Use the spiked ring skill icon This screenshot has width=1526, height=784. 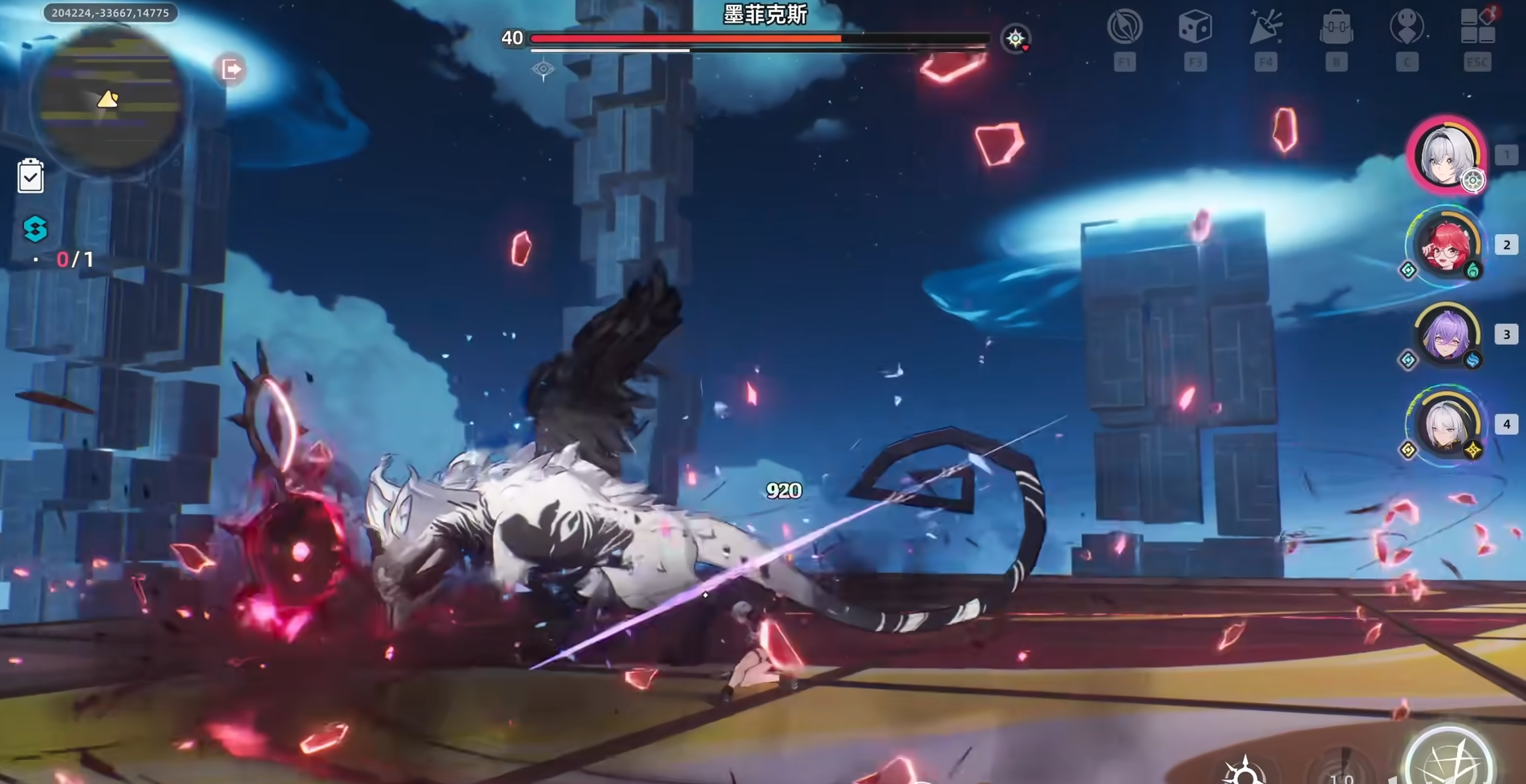click(1244, 771)
